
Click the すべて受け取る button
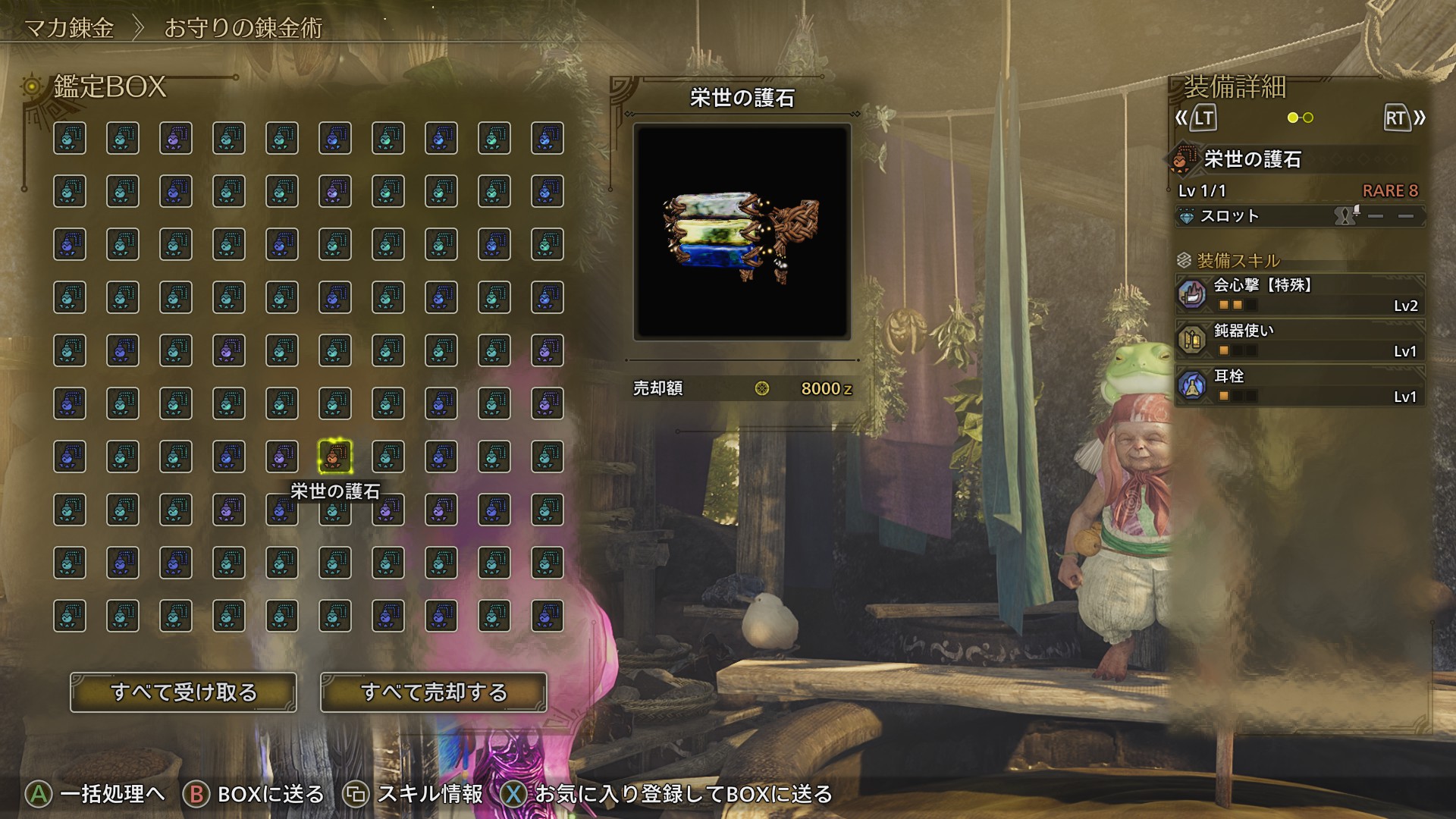[x=184, y=692]
